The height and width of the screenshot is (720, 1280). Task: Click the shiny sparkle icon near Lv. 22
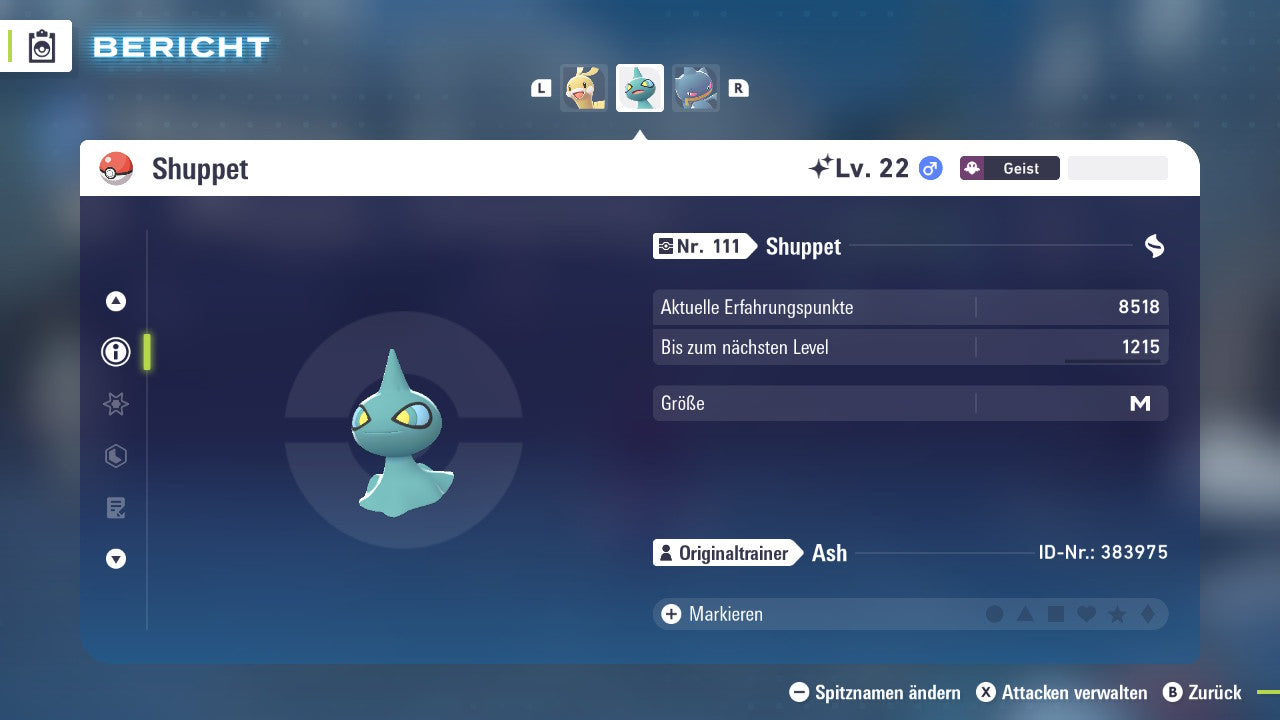pos(822,167)
